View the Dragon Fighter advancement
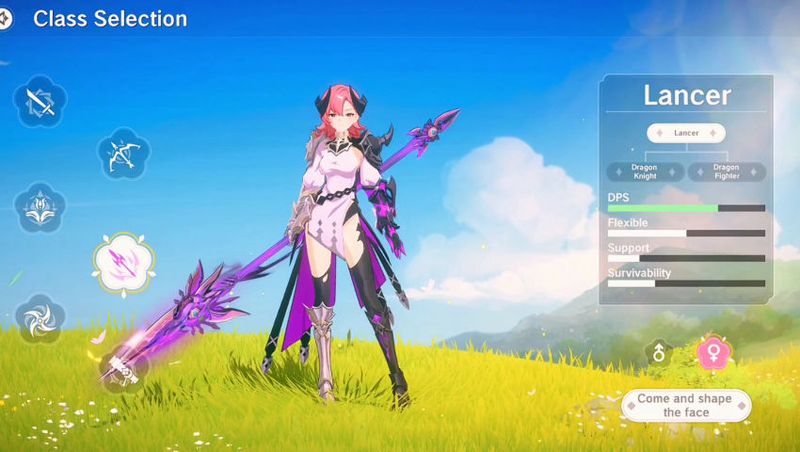Image resolution: width=800 pixels, height=452 pixels. coord(727,172)
